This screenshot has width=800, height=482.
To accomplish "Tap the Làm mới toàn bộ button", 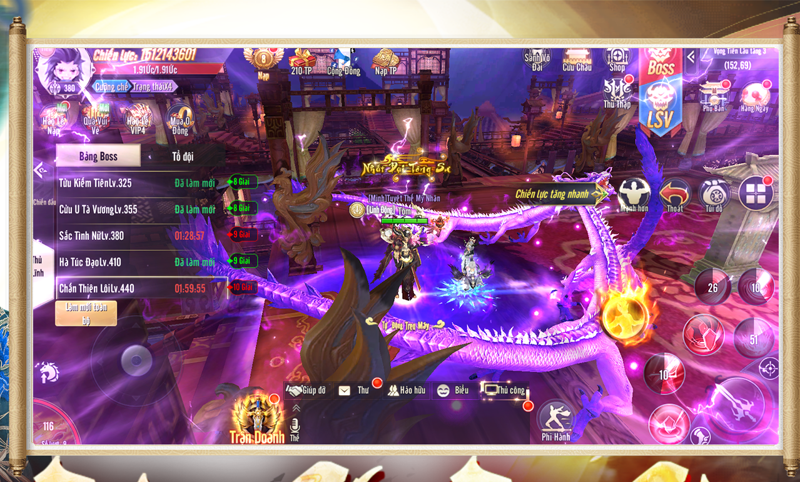I will [x=86, y=313].
